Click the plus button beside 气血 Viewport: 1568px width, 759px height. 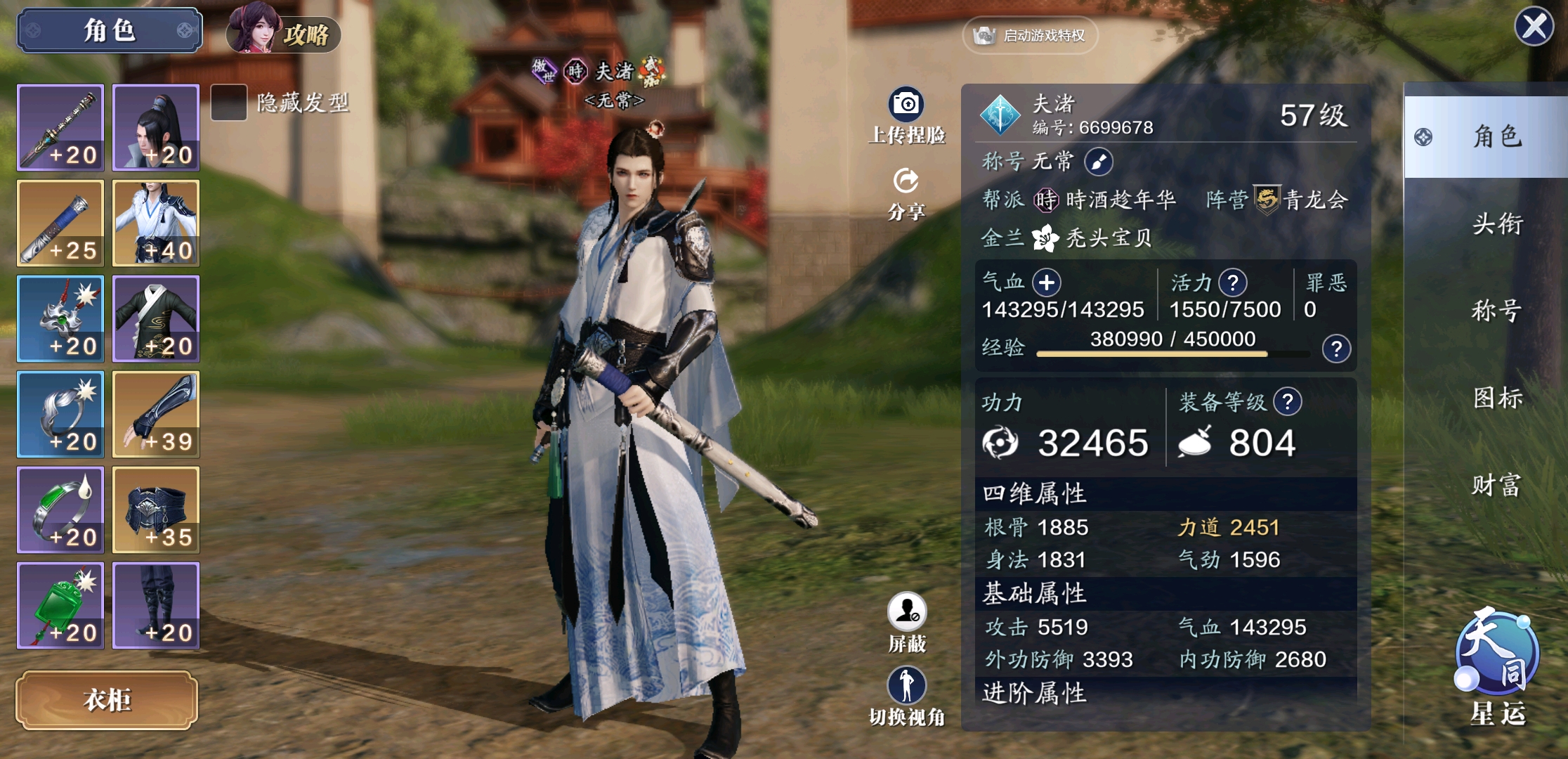pyautogui.click(x=1047, y=283)
